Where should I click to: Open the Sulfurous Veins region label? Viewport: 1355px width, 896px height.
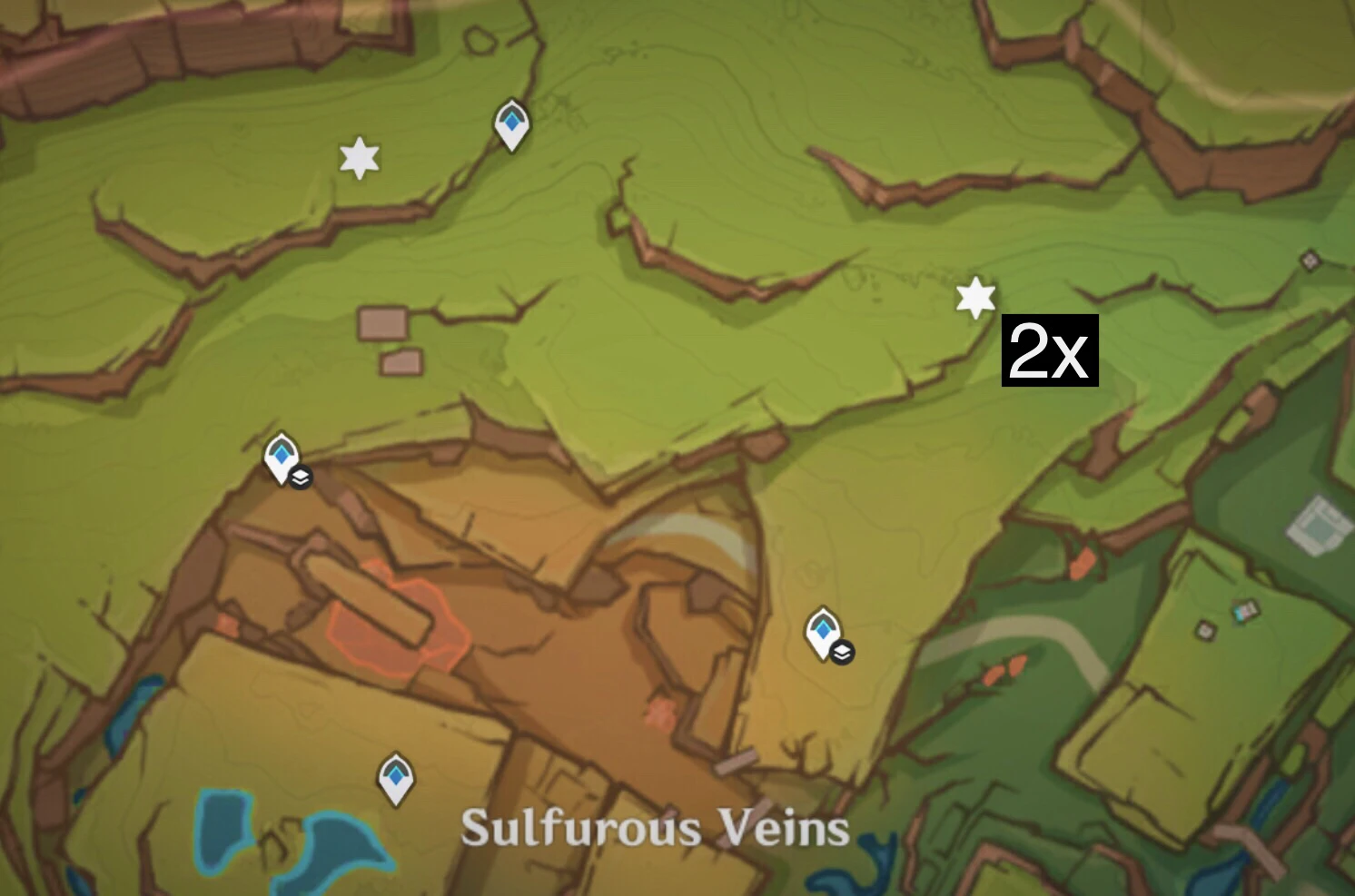click(x=656, y=827)
